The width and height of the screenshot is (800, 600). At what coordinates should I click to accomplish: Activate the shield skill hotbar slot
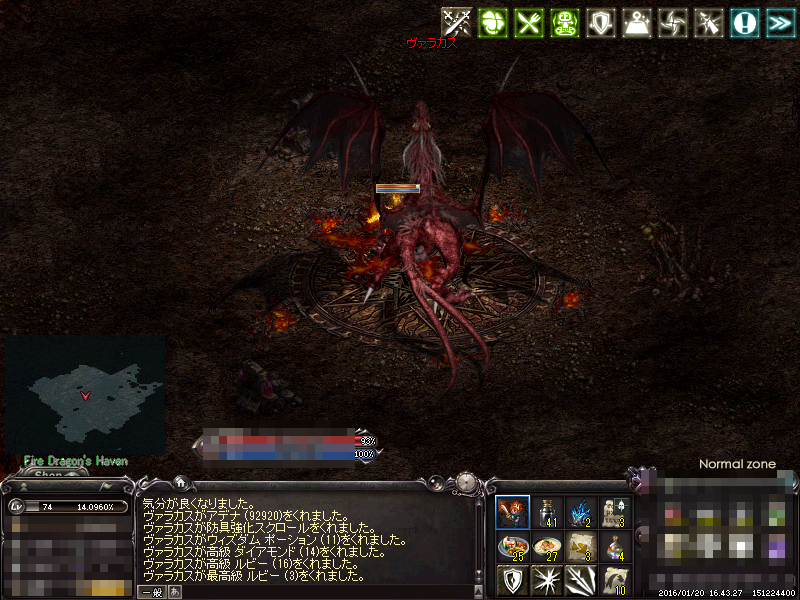coord(512,580)
